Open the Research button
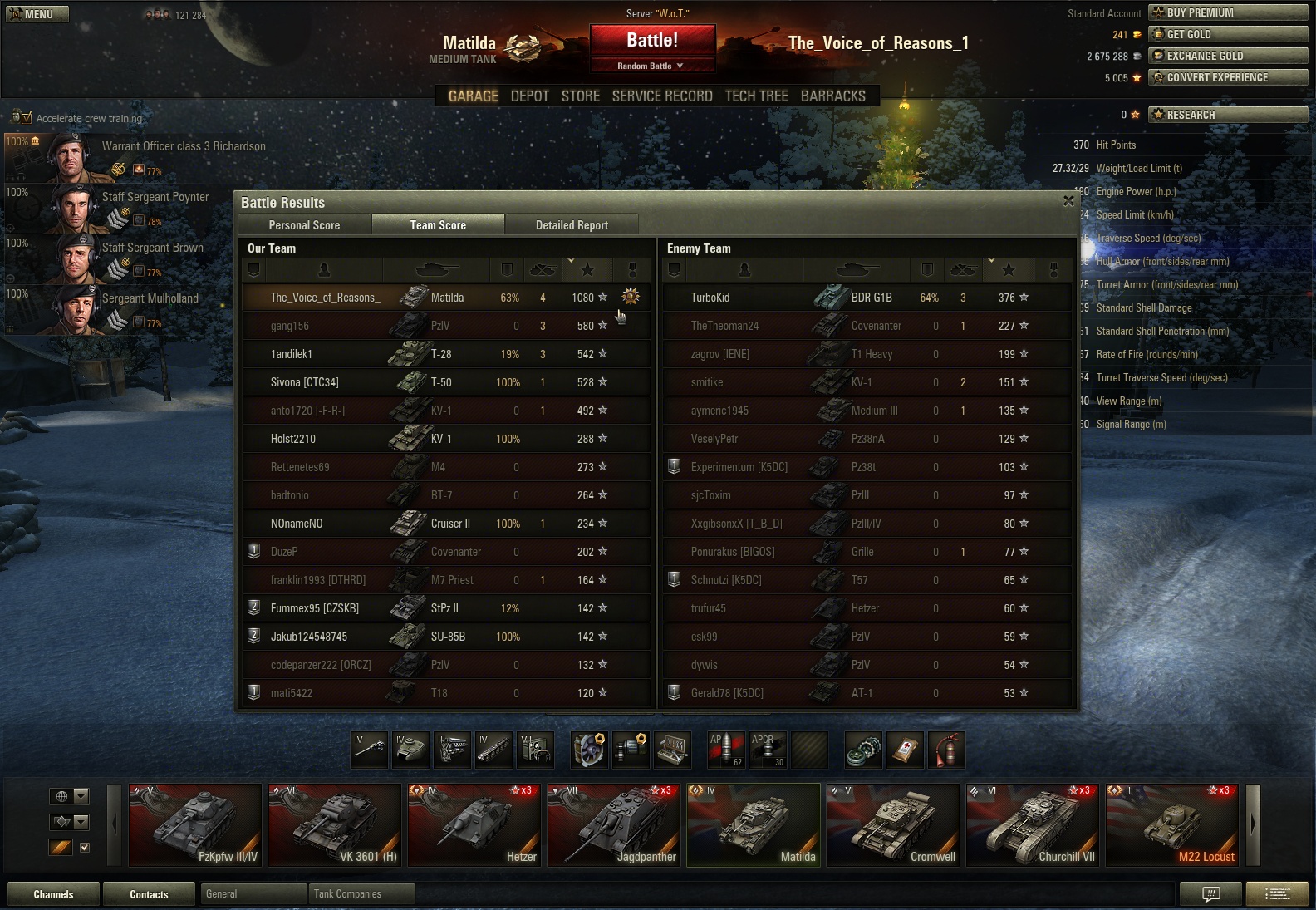 (1227, 115)
